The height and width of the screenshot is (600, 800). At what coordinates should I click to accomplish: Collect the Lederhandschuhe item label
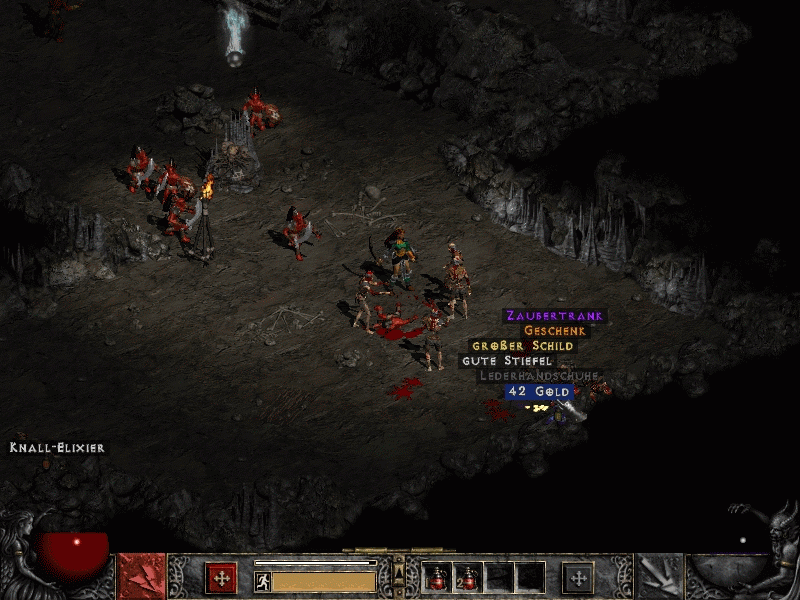click(539, 376)
